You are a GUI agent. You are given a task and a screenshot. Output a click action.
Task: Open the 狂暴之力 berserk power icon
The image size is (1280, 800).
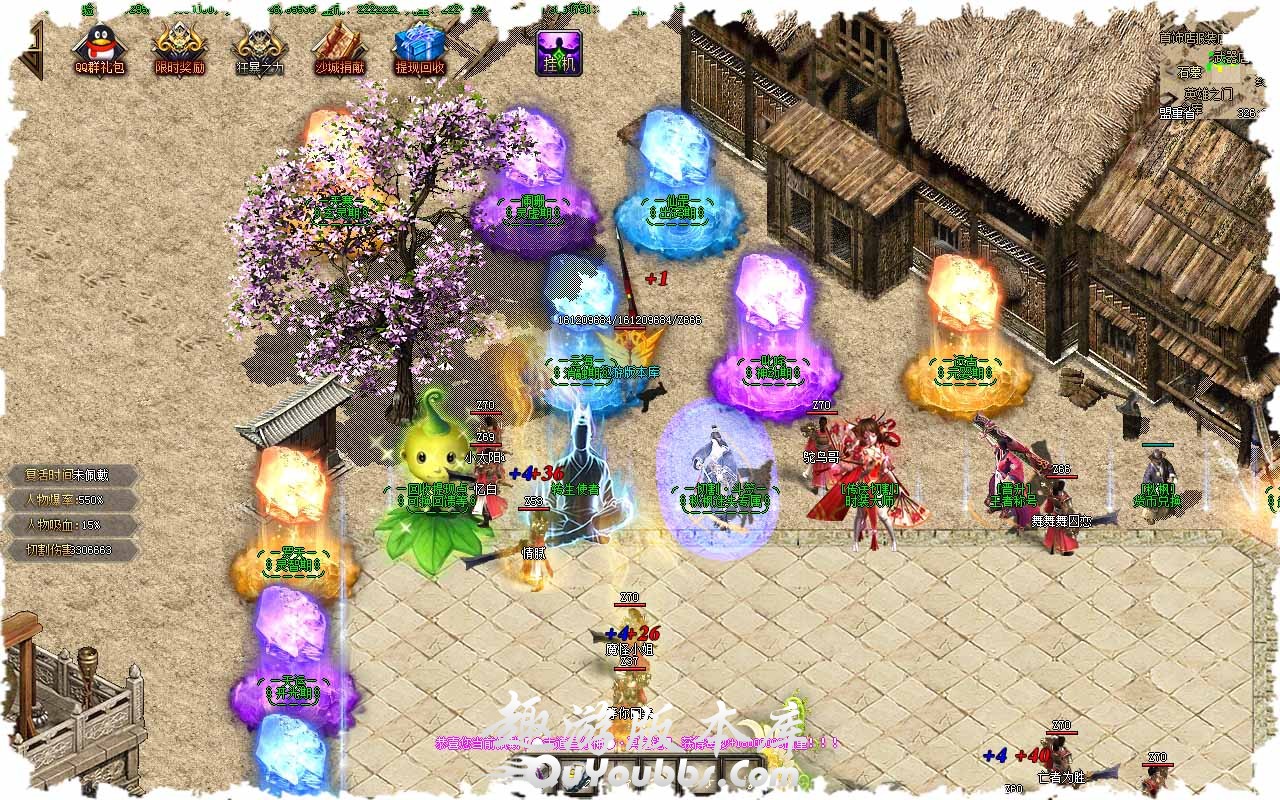coord(259,48)
